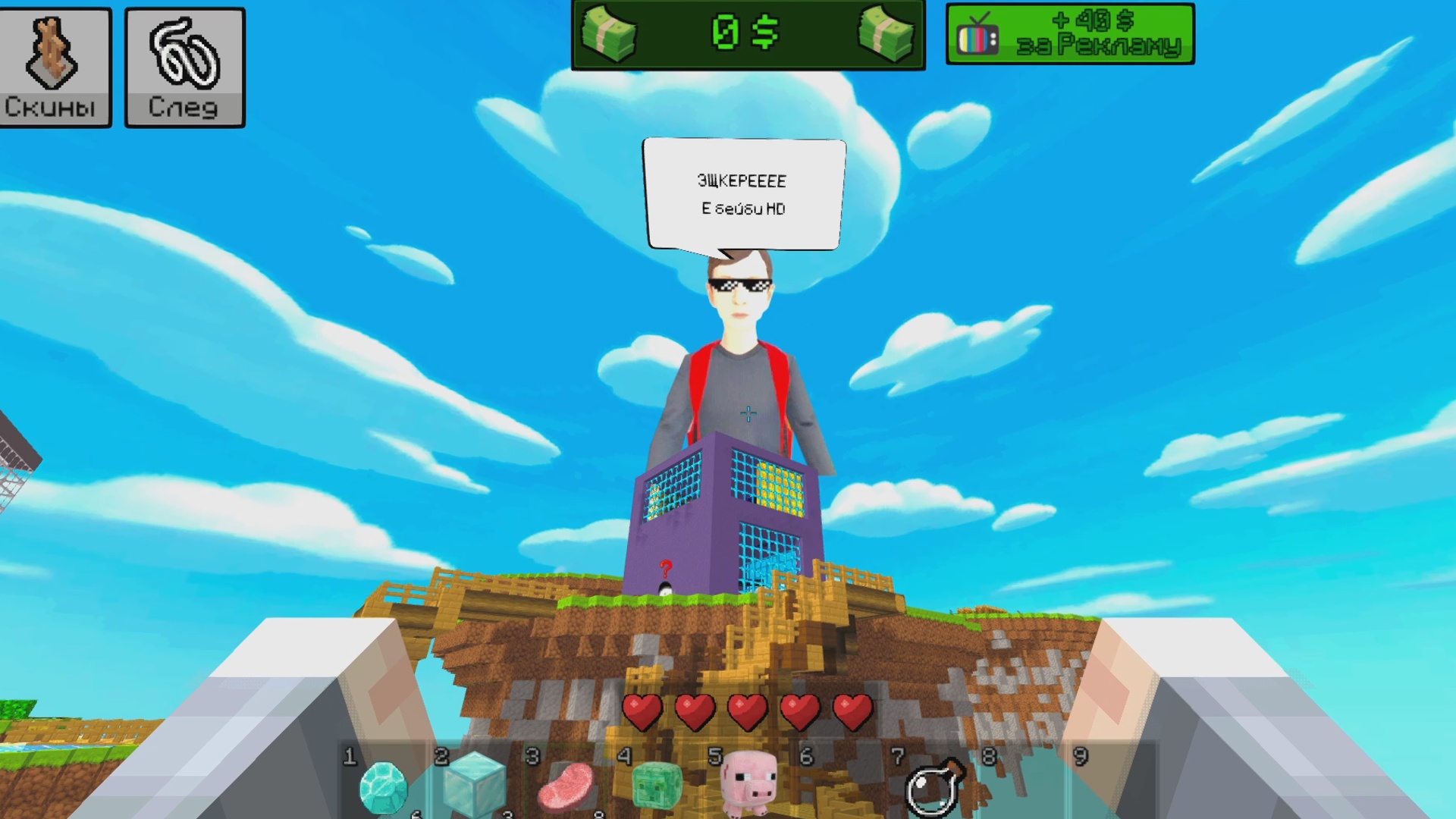Select the meat in hotbar slot 3
Screen dimensions: 1456x819
click(567, 789)
